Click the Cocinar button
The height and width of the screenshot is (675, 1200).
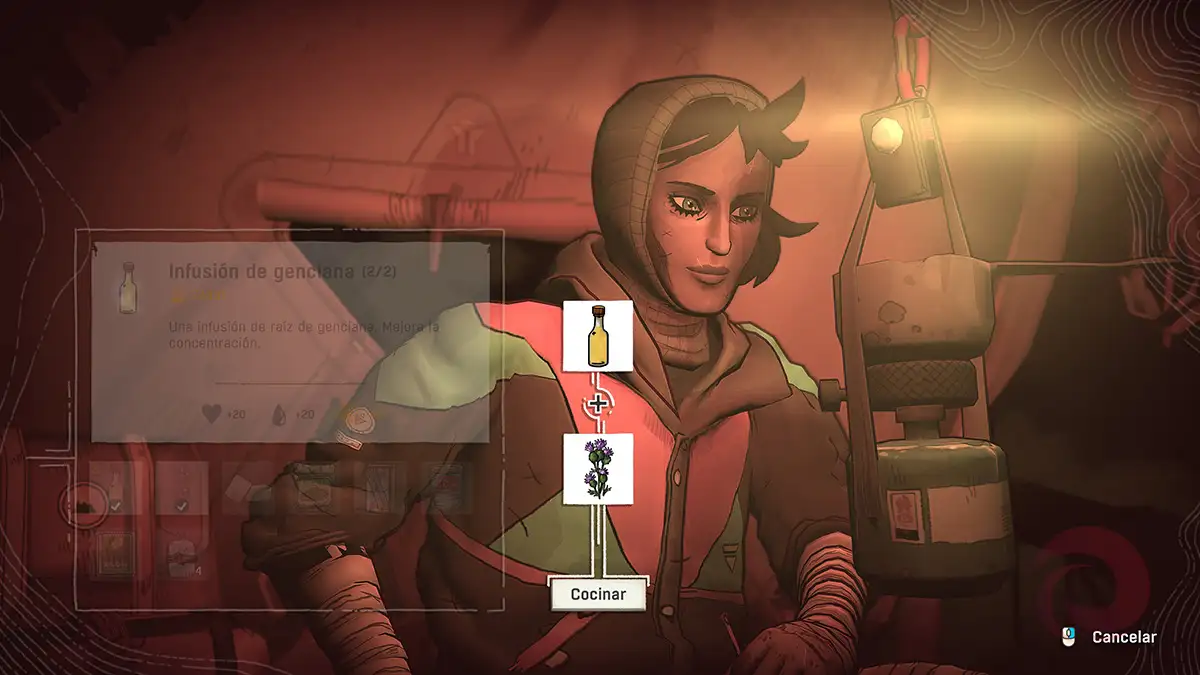tap(598, 594)
